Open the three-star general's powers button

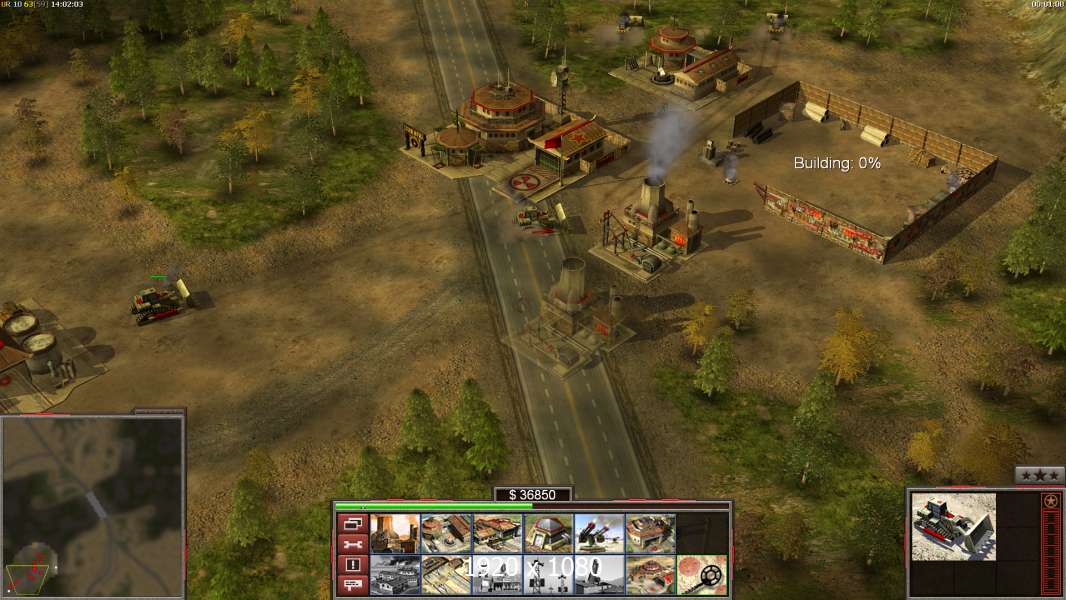point(1039,476)
